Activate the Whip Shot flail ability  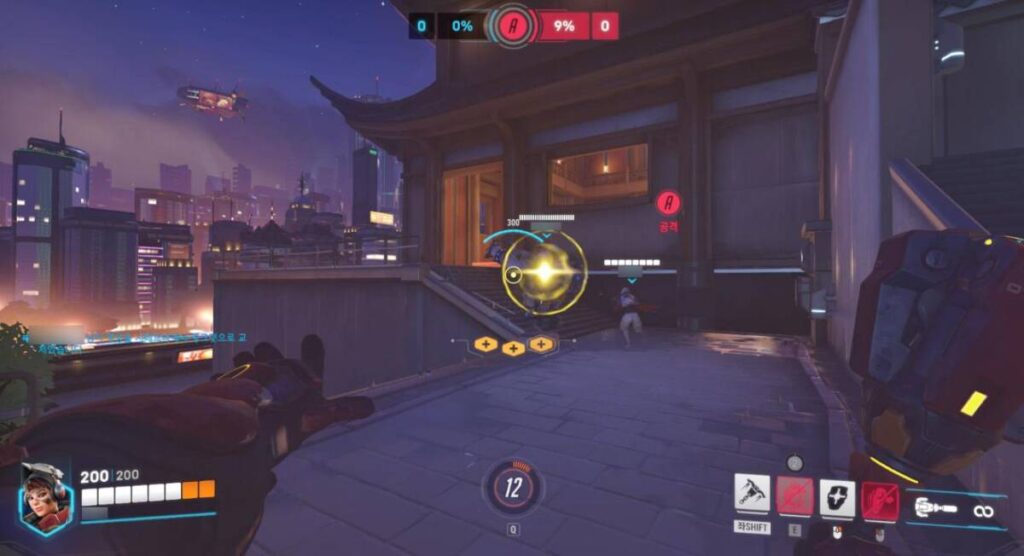[x=752, y=495]
